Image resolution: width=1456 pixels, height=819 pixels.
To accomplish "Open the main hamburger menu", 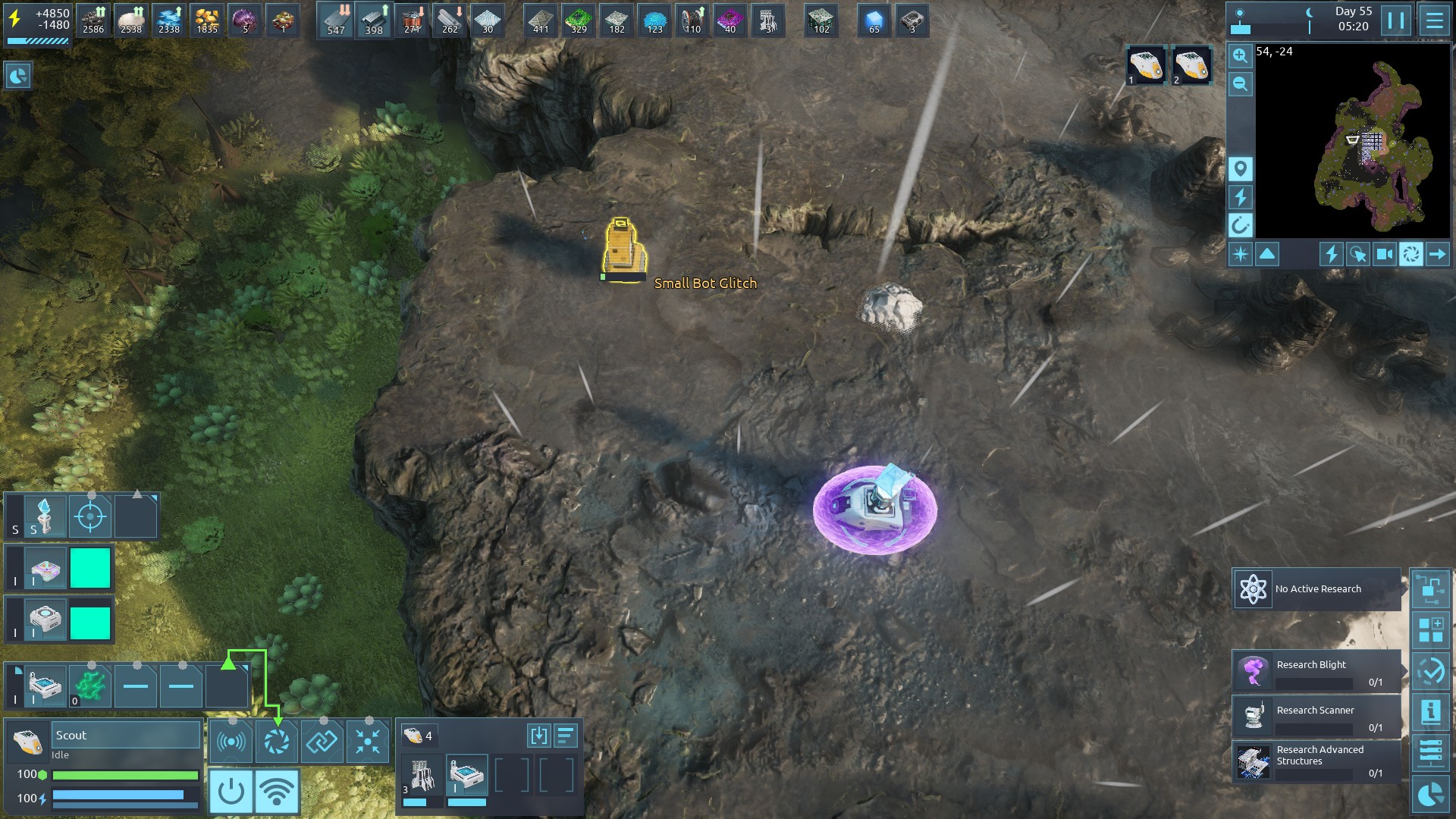I will click(1434, 20).
